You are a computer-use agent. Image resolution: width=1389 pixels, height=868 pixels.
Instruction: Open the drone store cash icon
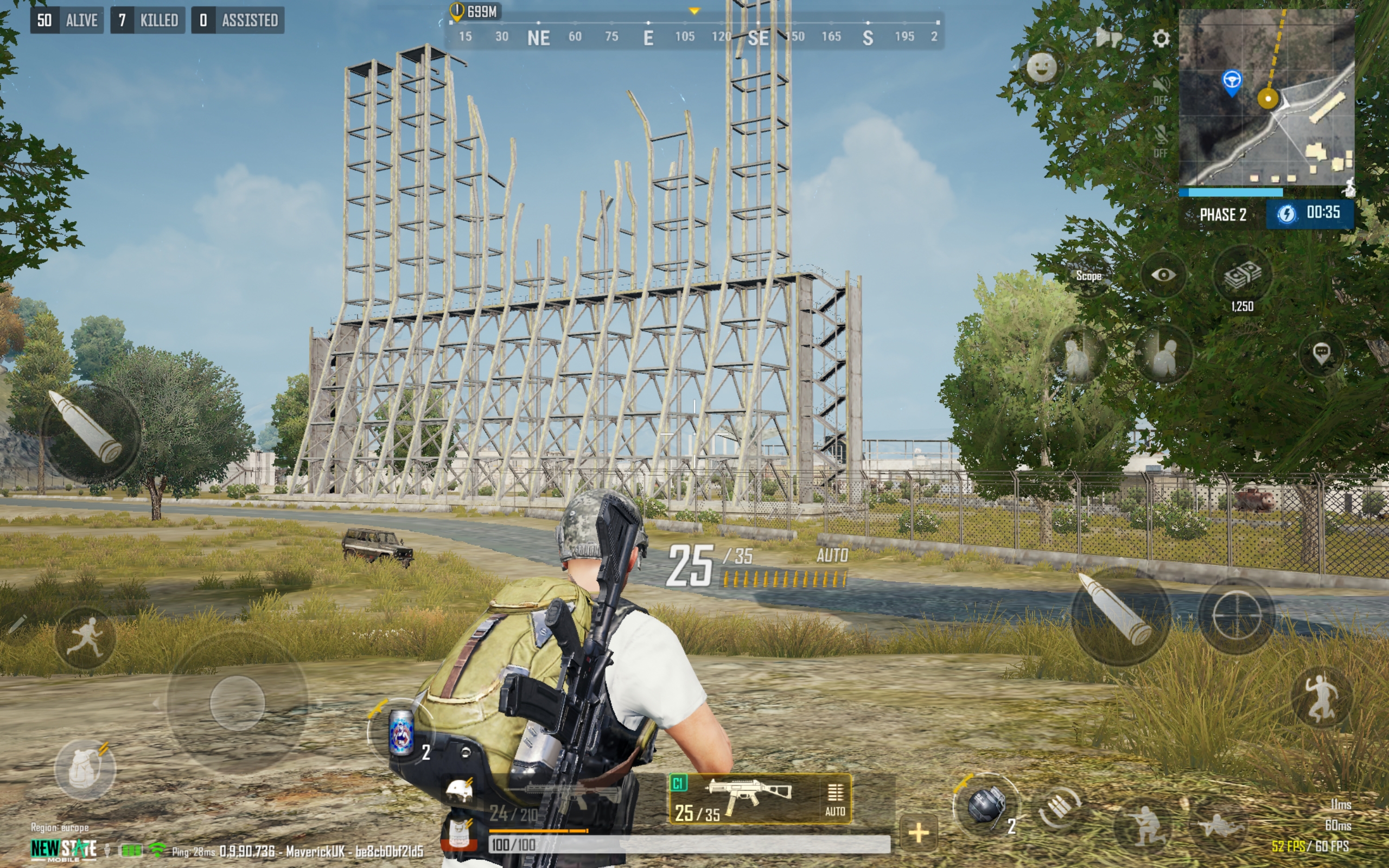pyautogui.click(x=1242, y=276)
